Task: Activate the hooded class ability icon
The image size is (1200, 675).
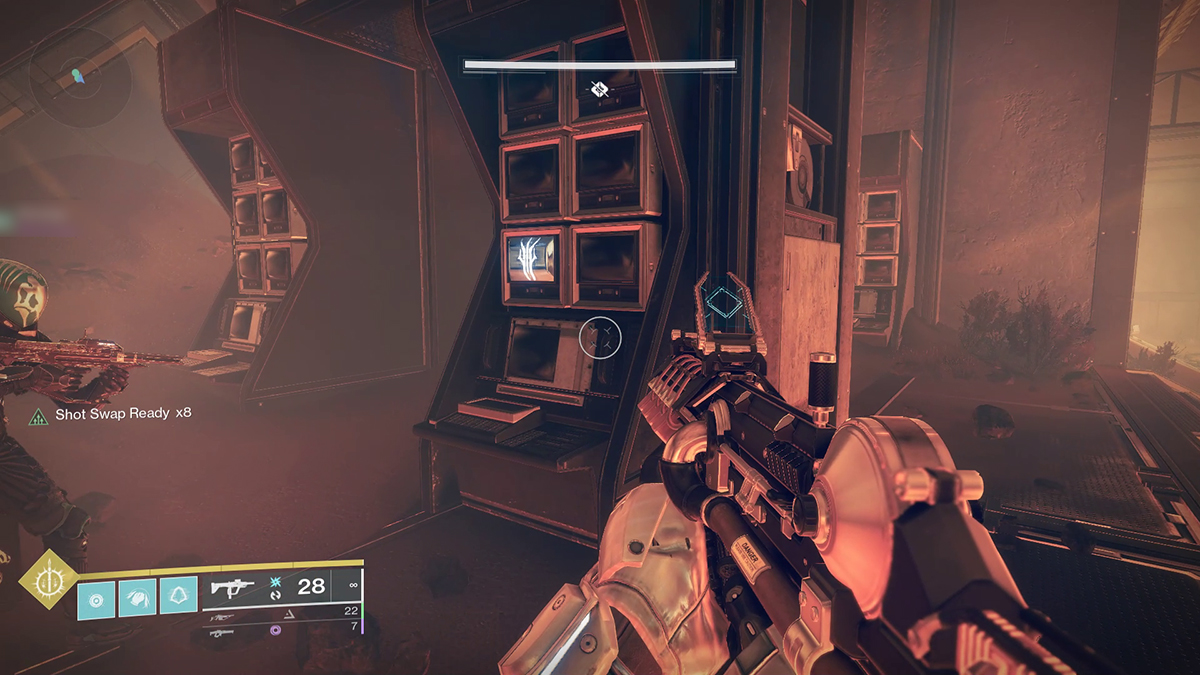Action: (x=178, y=595)
